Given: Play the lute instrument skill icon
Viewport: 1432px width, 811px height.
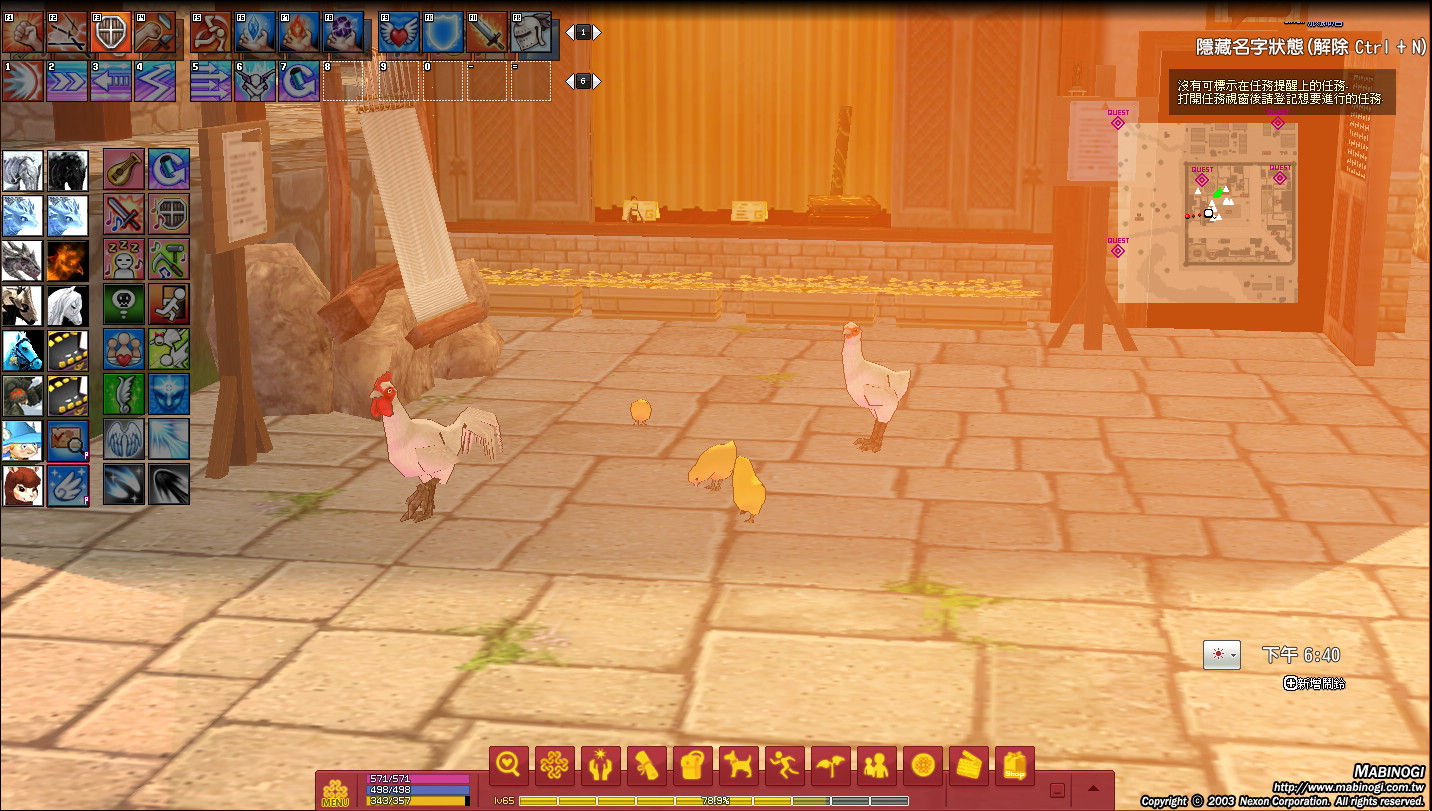Looking at the screenshot, I should coord(124,169).
